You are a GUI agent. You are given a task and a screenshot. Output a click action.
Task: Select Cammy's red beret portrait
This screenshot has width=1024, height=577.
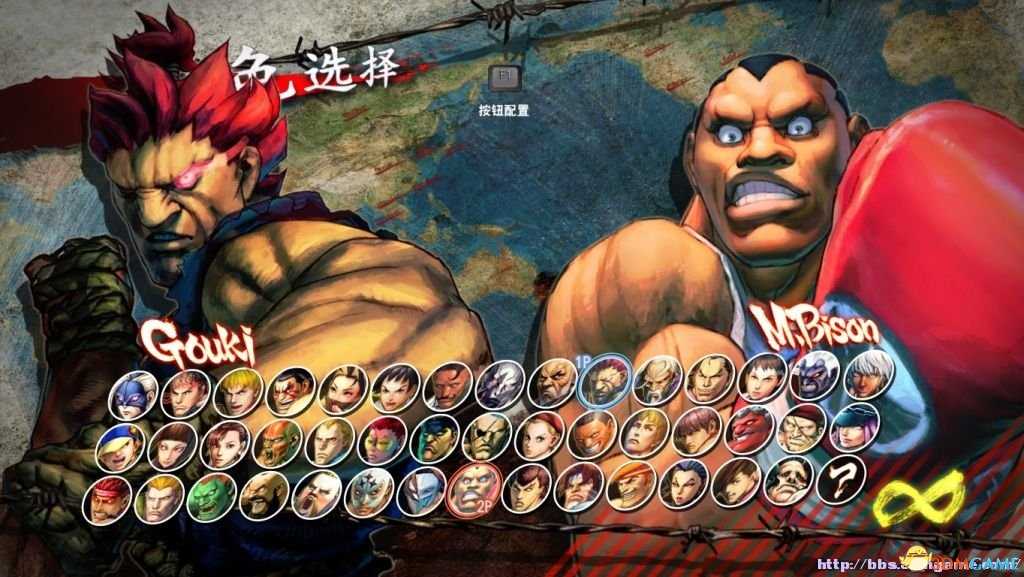point(540,438)
